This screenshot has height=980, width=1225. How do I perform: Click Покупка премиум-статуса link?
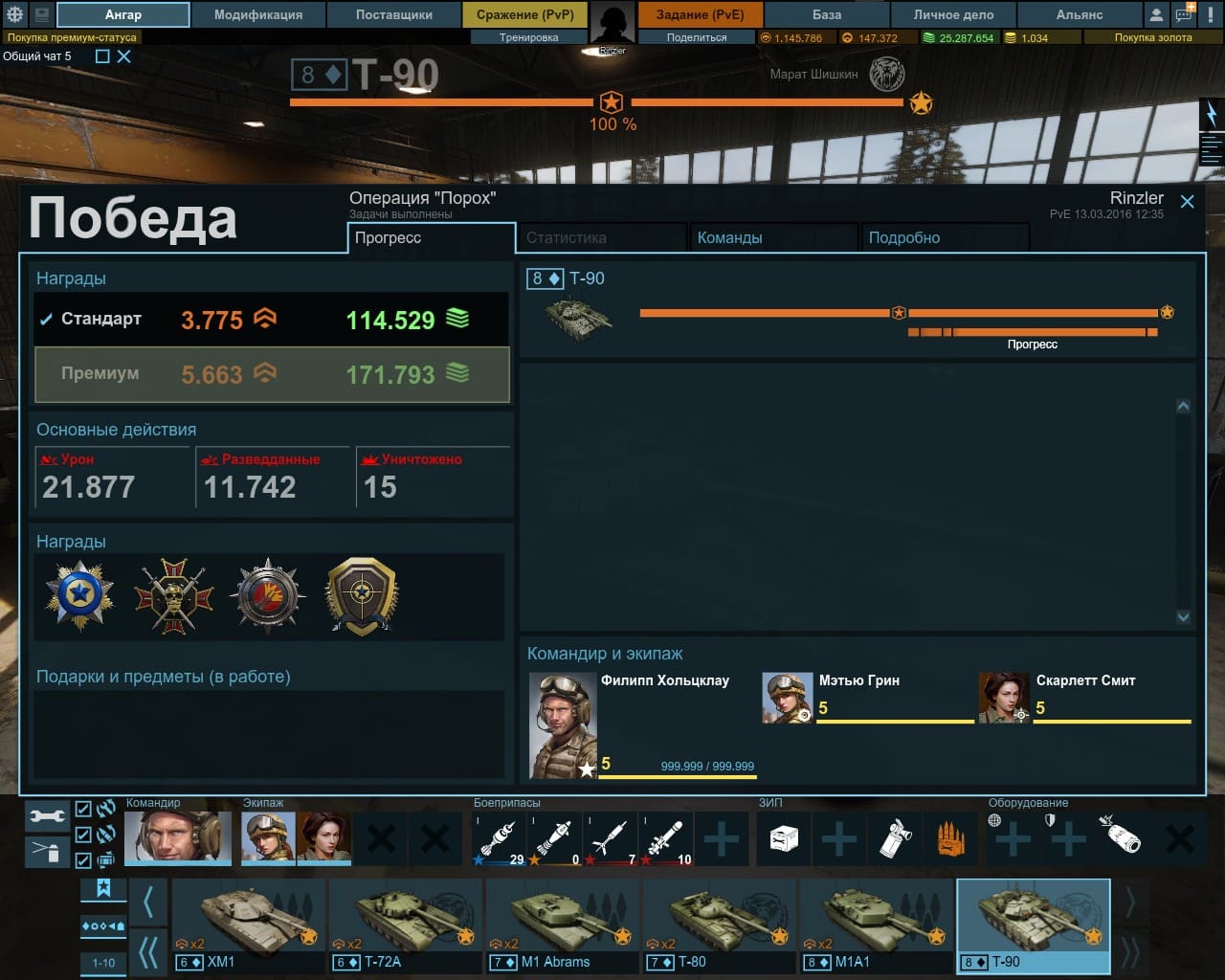point(72,37)
